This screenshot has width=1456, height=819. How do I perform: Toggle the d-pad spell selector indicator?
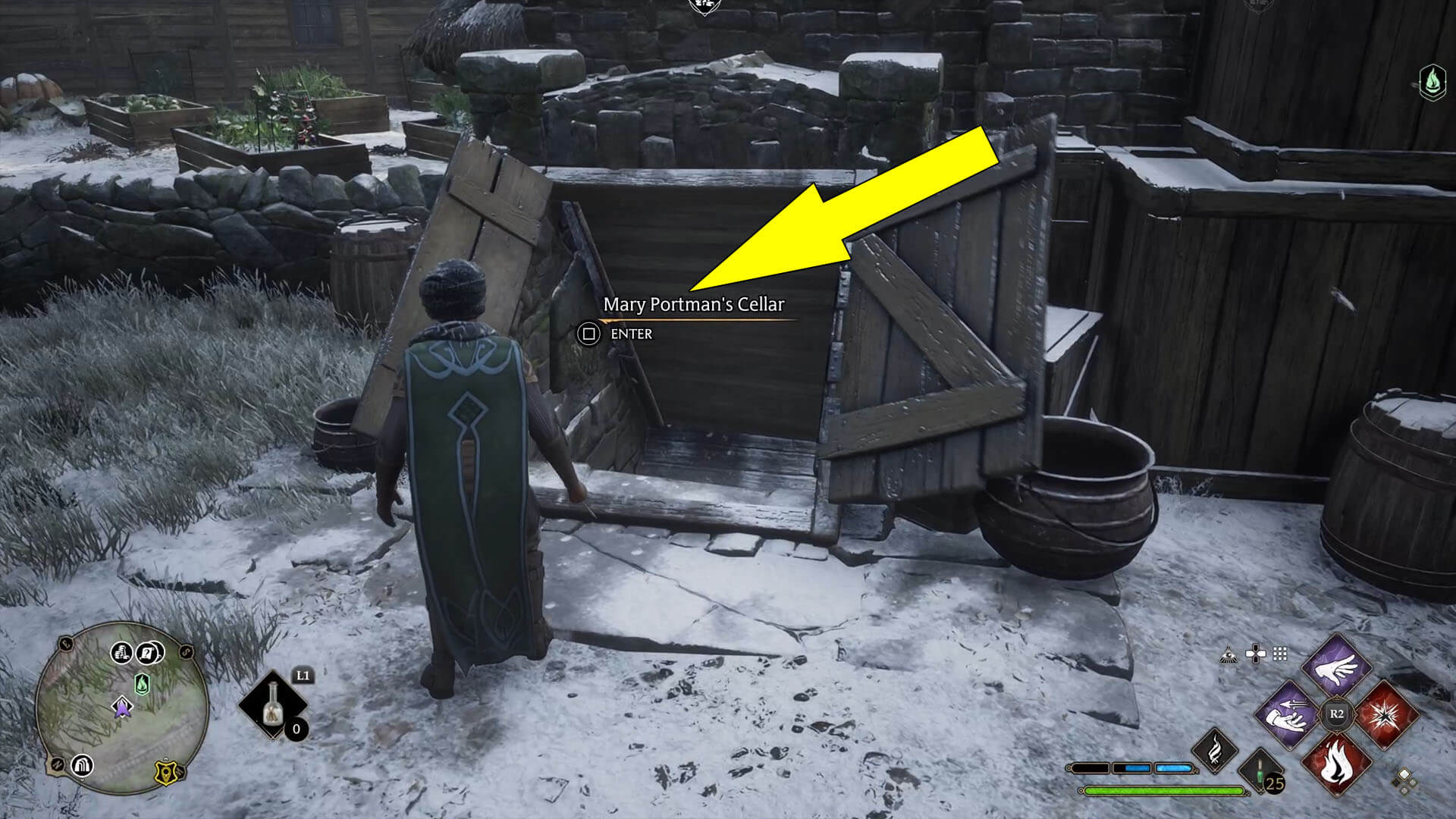coord(1256,653)
